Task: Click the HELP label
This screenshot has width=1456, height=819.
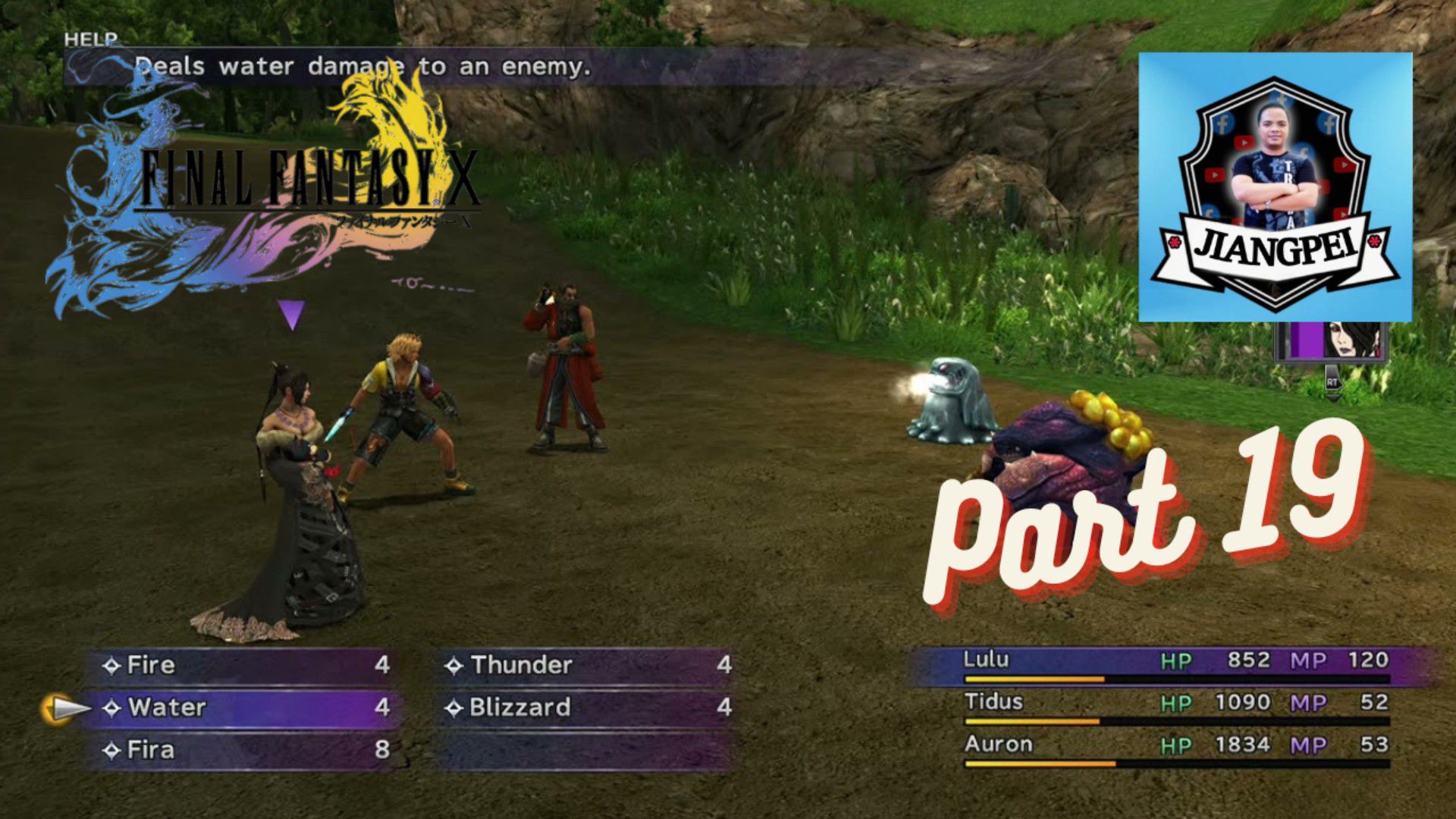Action: pos(91,40)
